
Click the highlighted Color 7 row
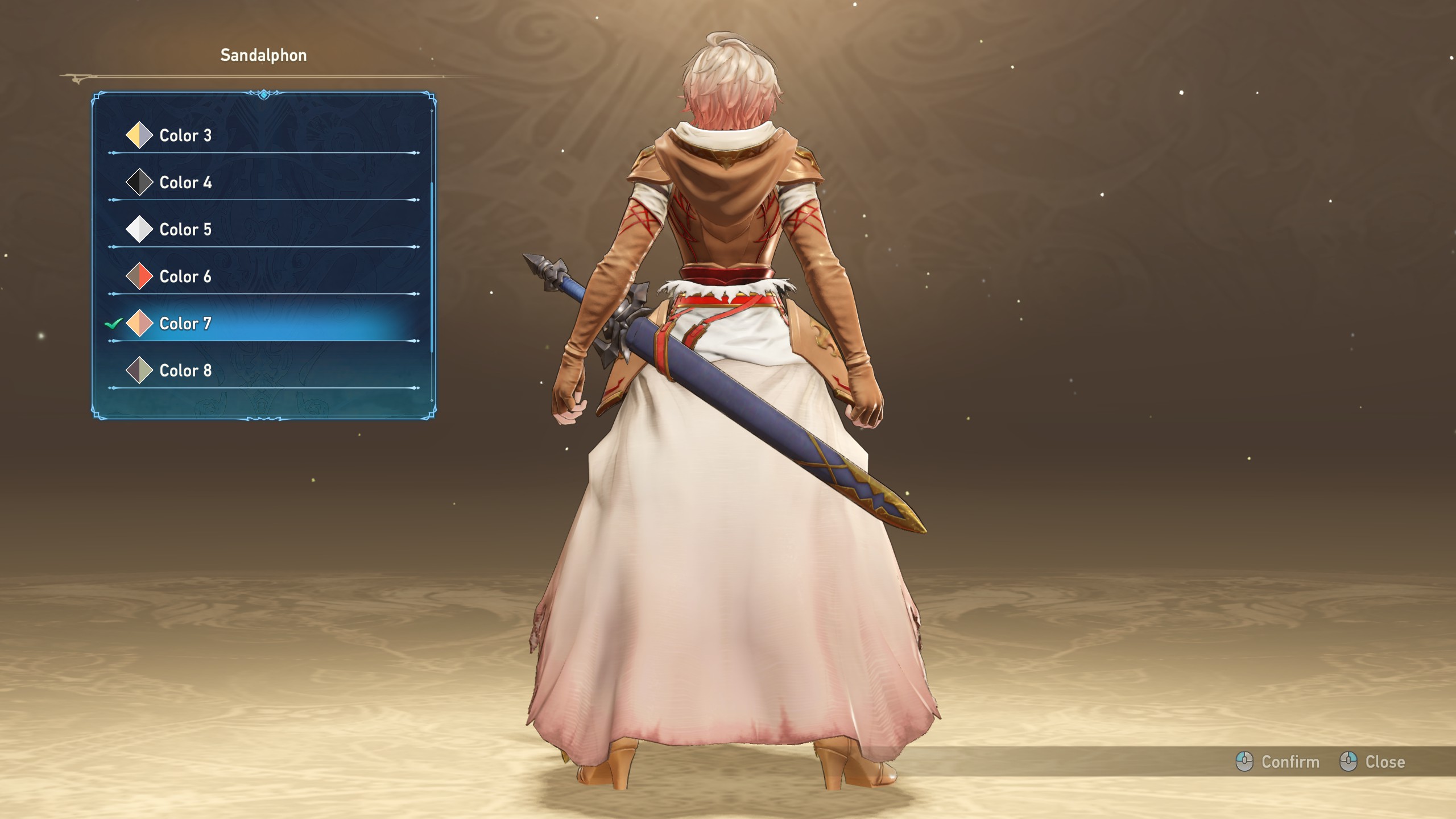coord(185,324)
